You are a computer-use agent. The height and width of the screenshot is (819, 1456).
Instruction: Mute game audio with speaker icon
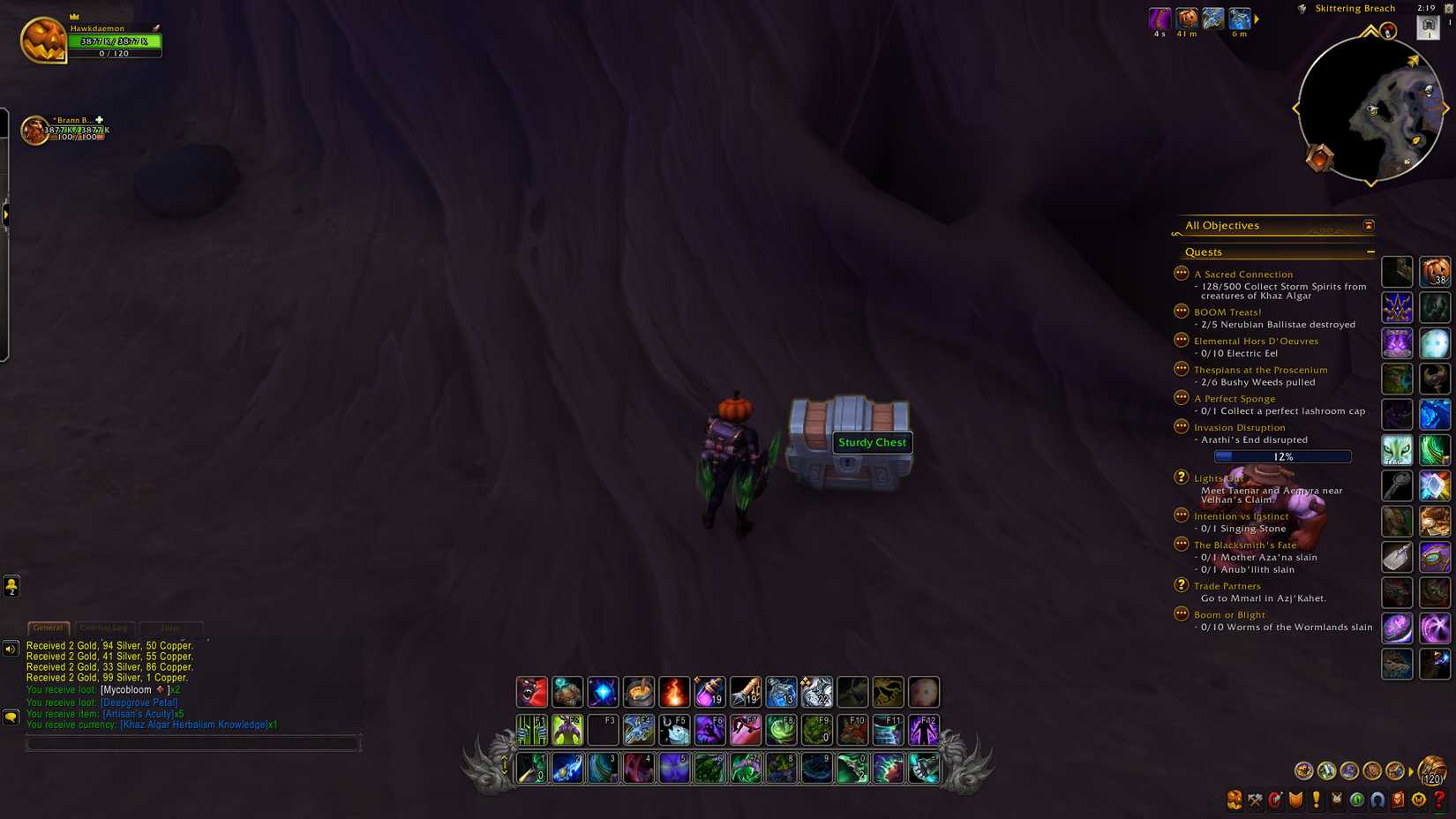10,650
